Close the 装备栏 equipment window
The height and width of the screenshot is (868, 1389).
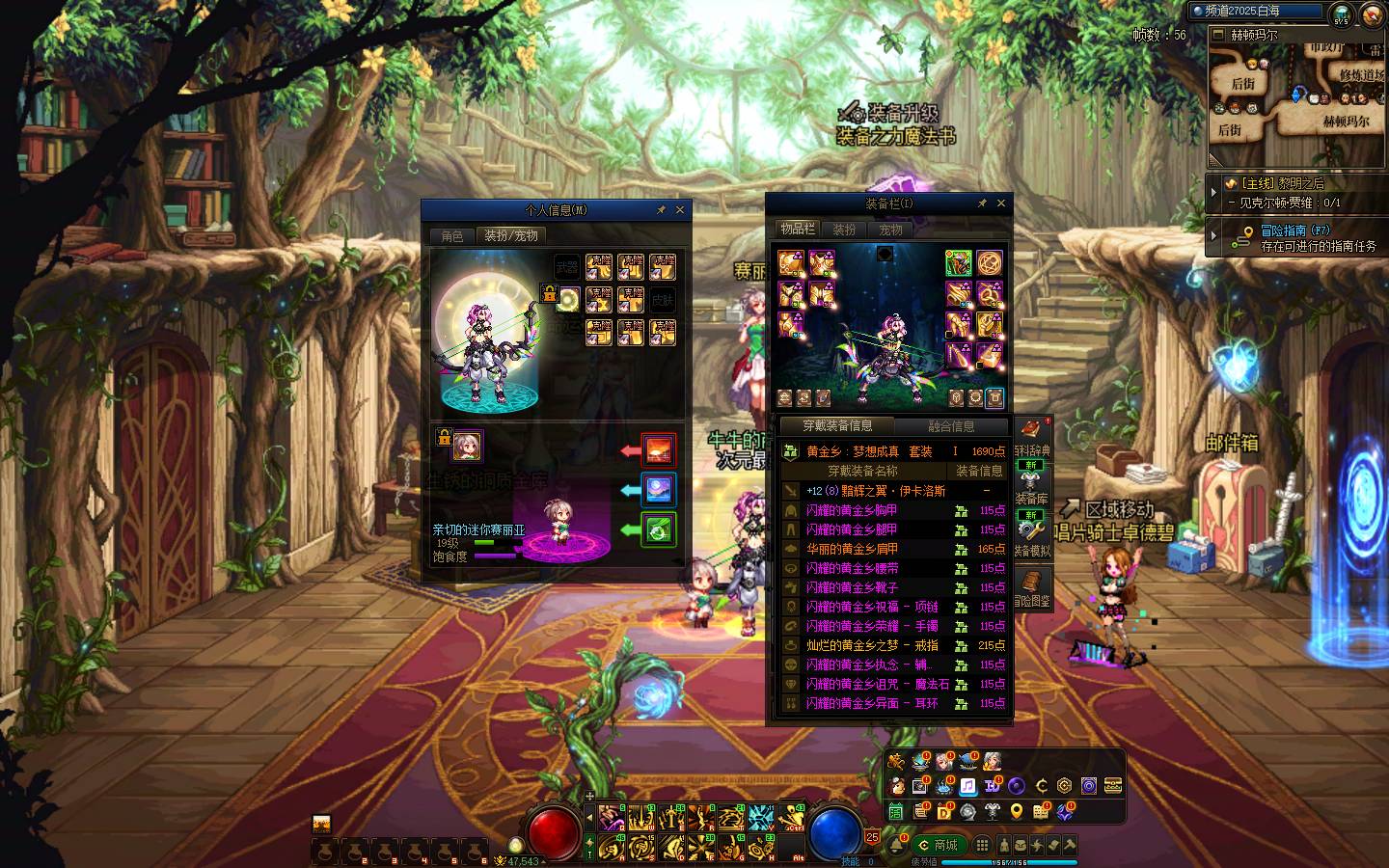1000,203
